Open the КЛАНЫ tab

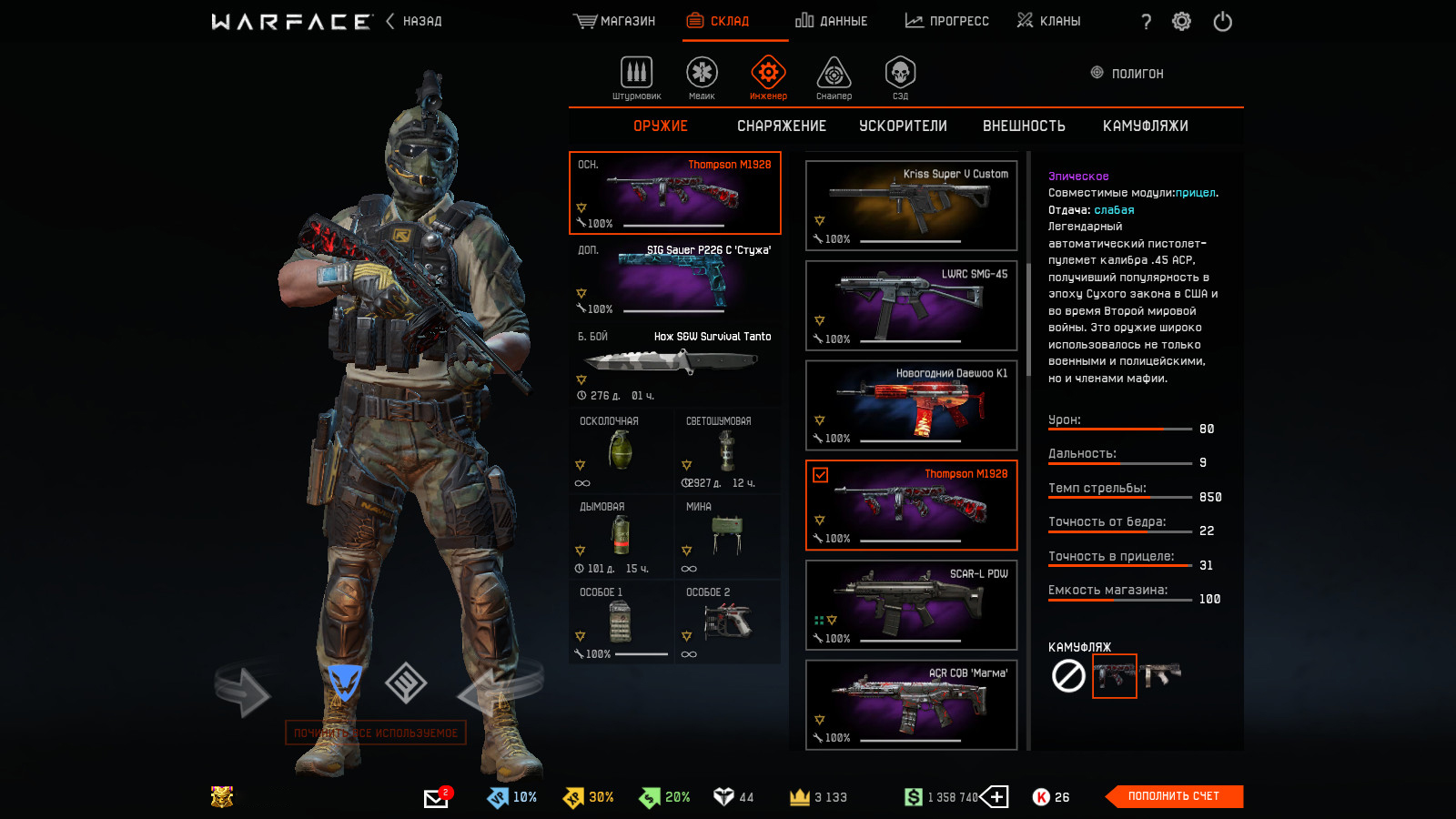pyautogui.click(x=1049, y=21)
